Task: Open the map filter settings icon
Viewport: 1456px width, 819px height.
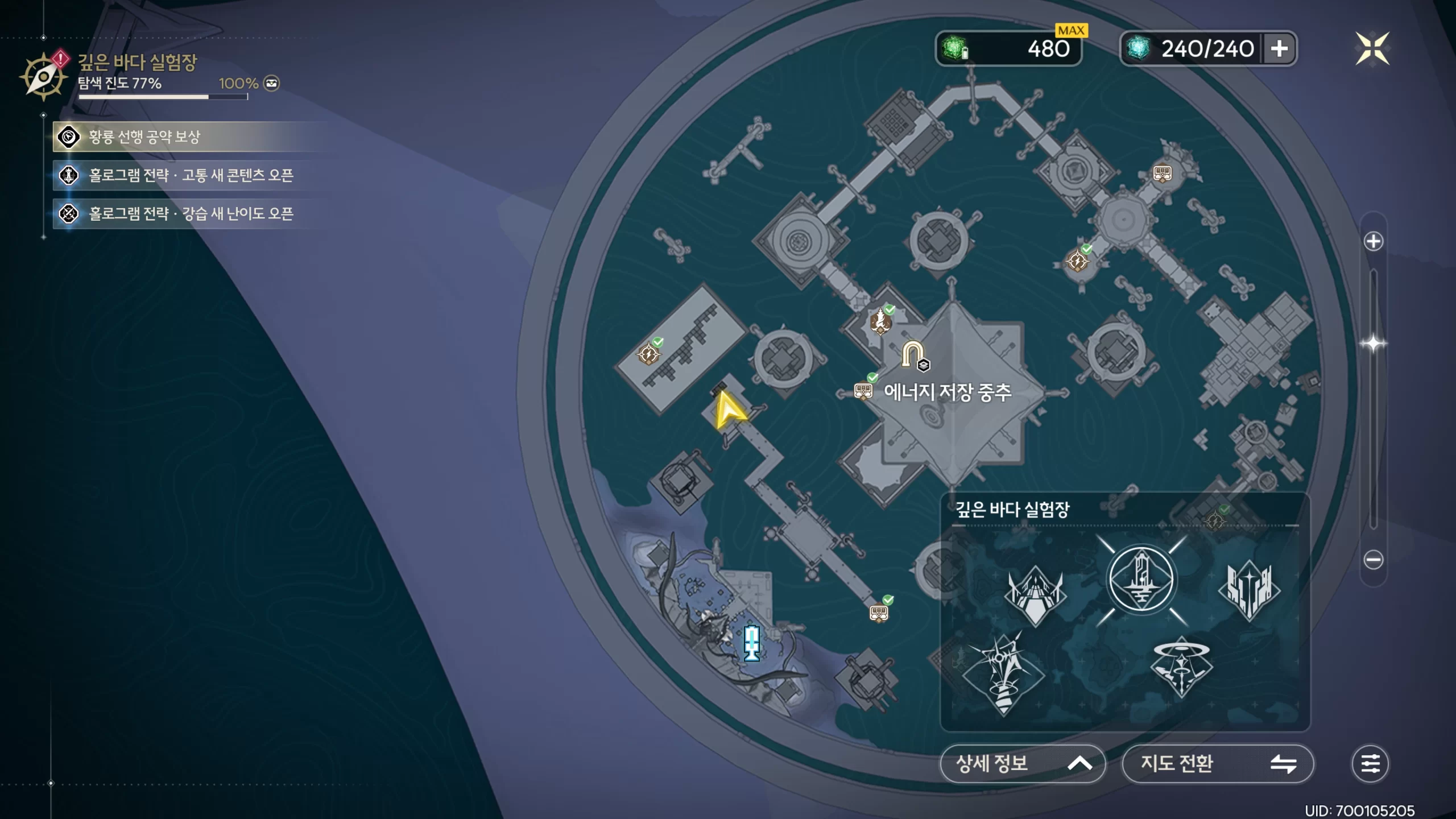Action: 1370,764
